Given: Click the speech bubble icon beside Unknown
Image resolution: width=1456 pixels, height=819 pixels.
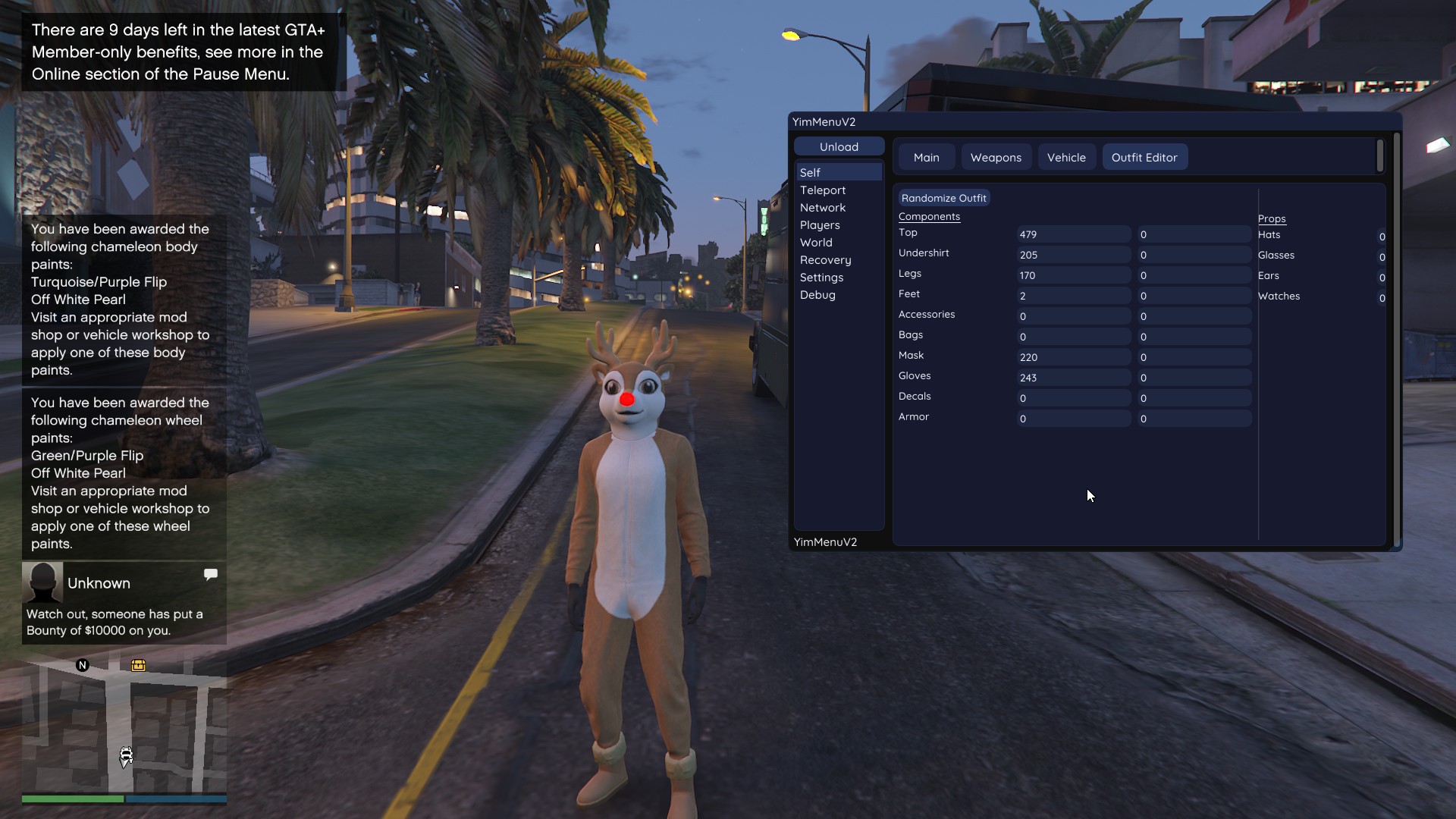Looking at the screenshot, I should (211, 574).
